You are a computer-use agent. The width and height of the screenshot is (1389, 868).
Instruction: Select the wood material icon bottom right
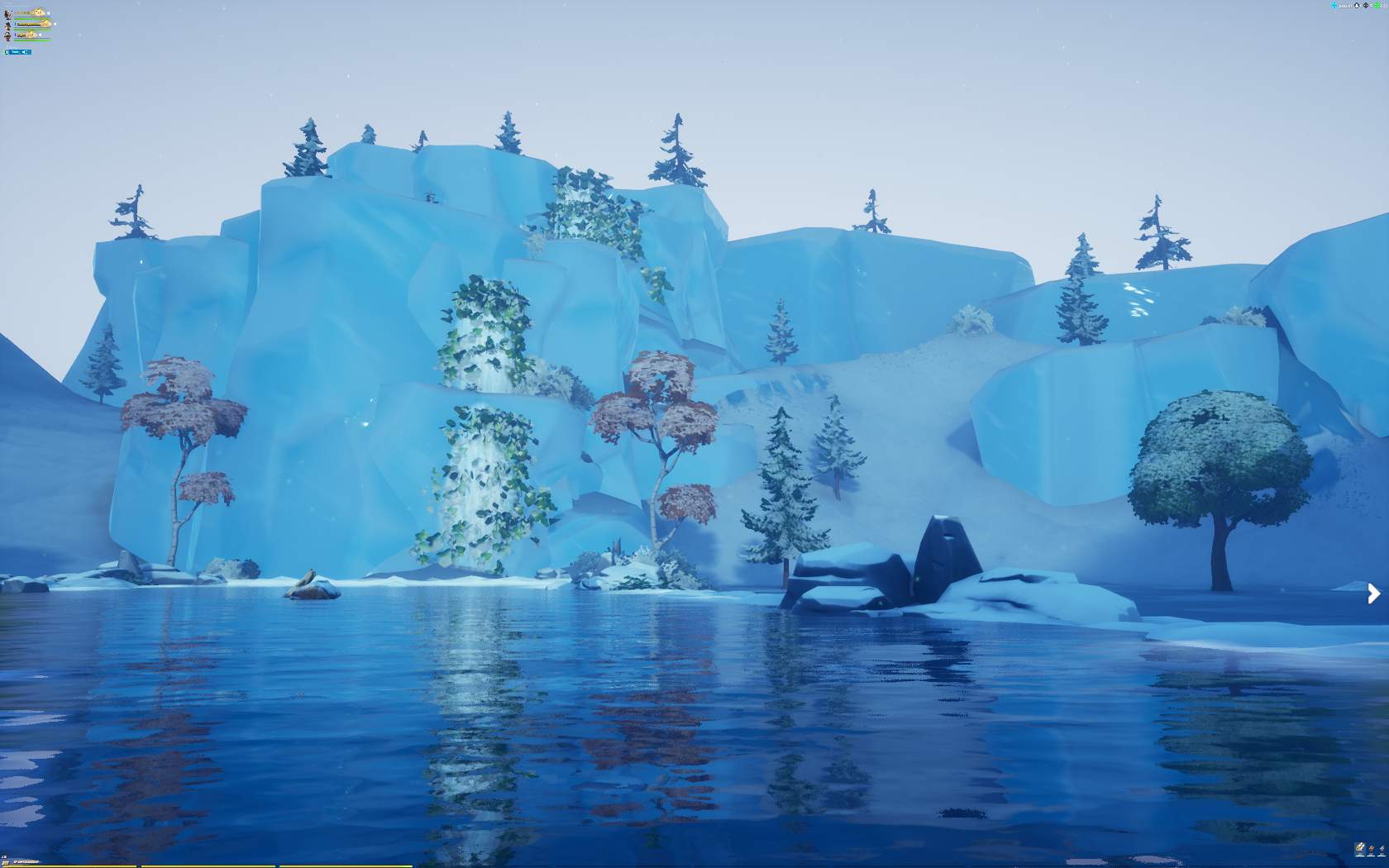pos(1359,848)
